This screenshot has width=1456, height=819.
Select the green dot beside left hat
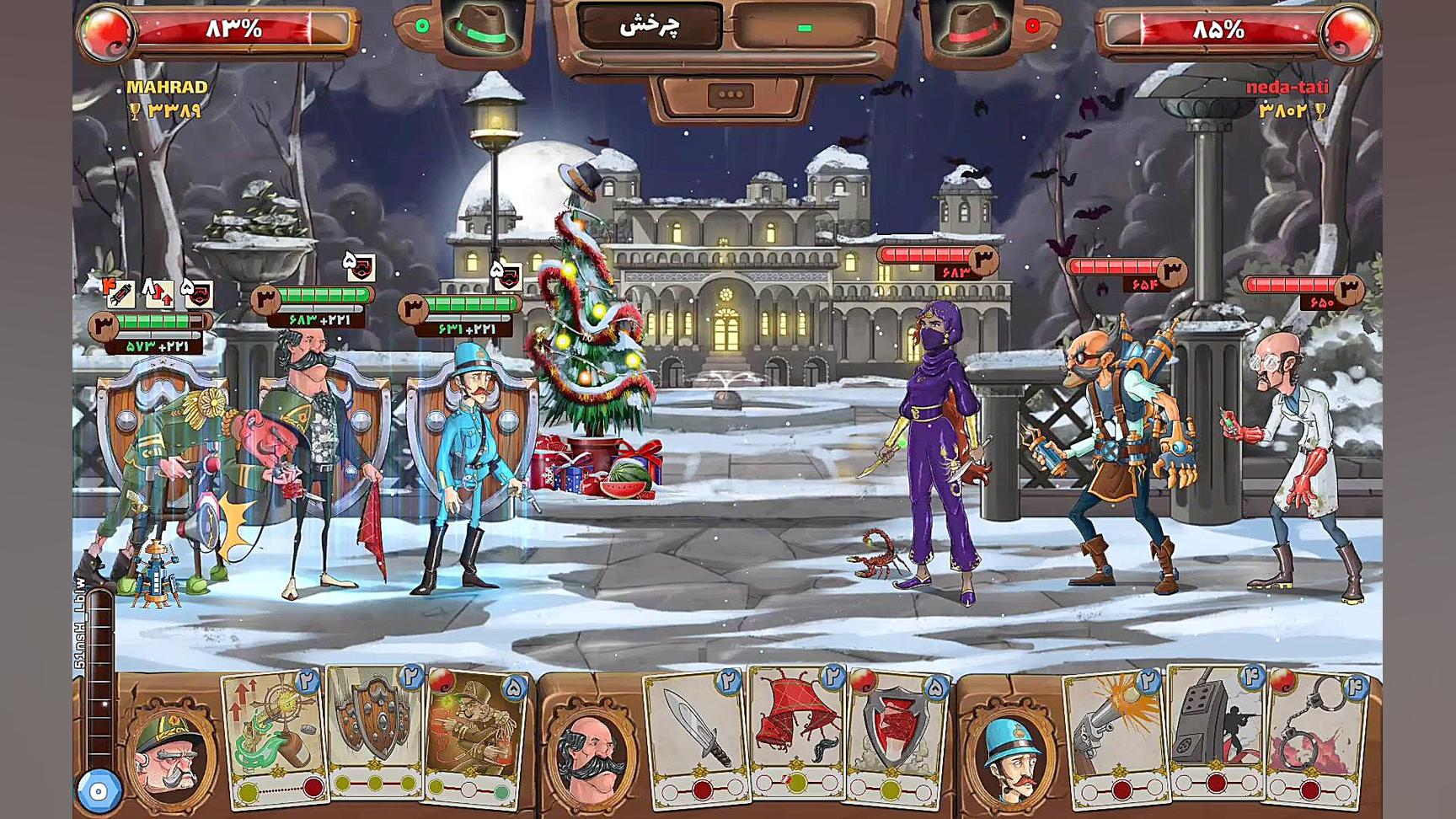click(x=422, y=26)
